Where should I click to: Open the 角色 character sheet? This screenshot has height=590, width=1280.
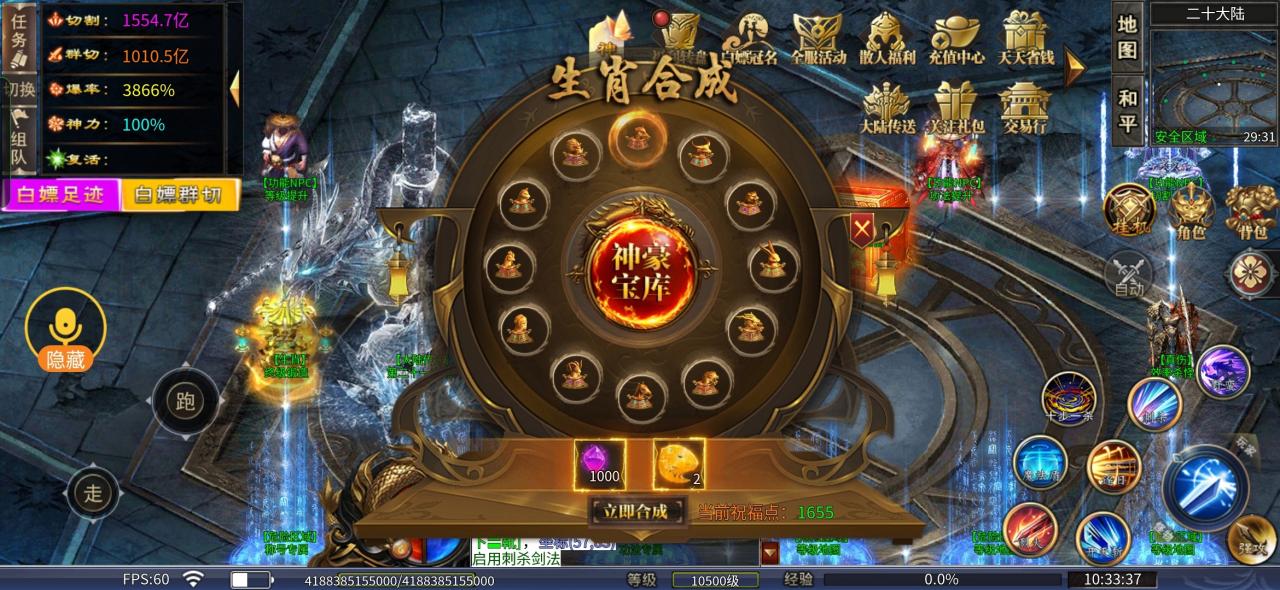click(1191, 211)
